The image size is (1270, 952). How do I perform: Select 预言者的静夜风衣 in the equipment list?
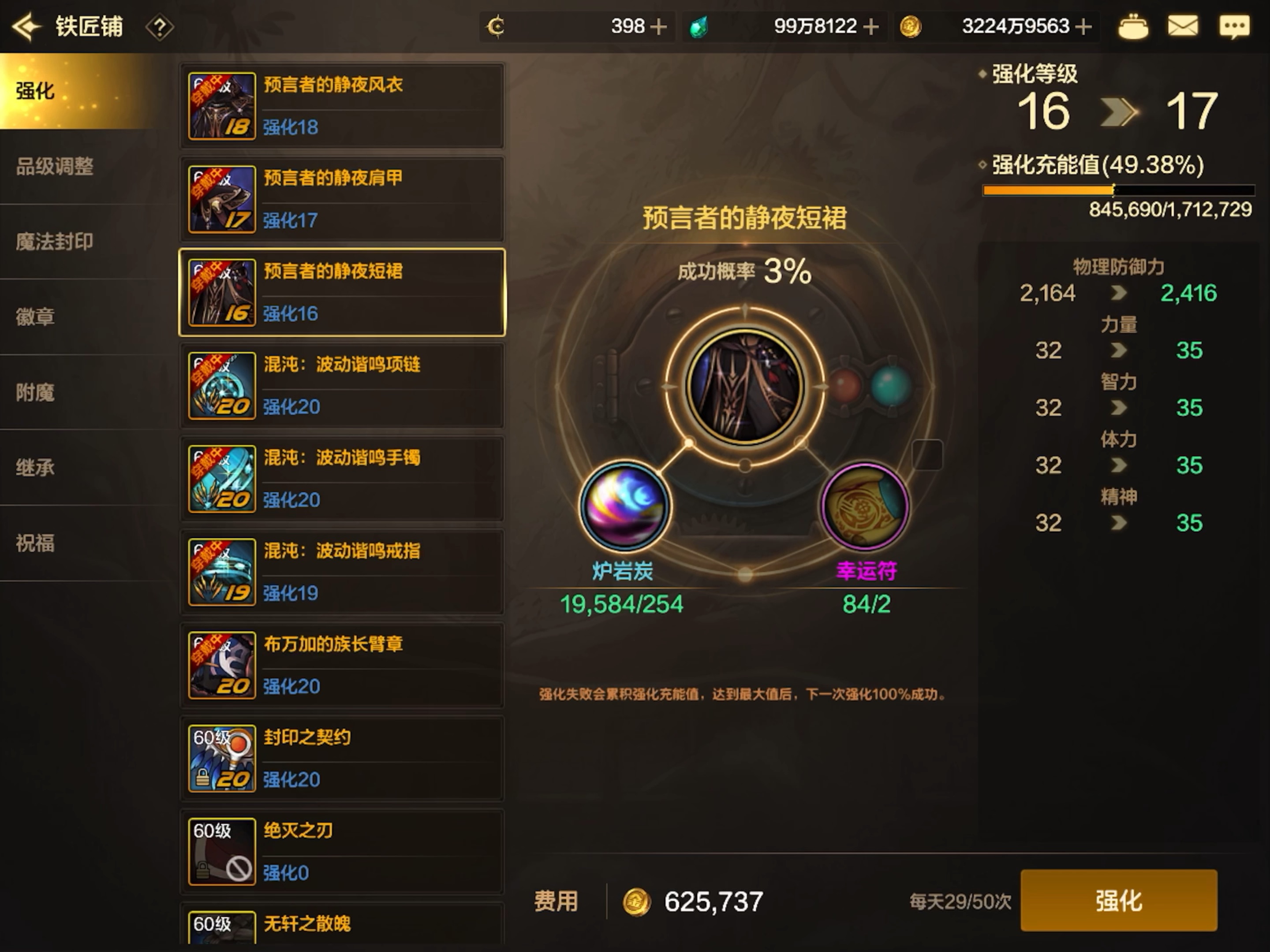(x=342, y=106)
